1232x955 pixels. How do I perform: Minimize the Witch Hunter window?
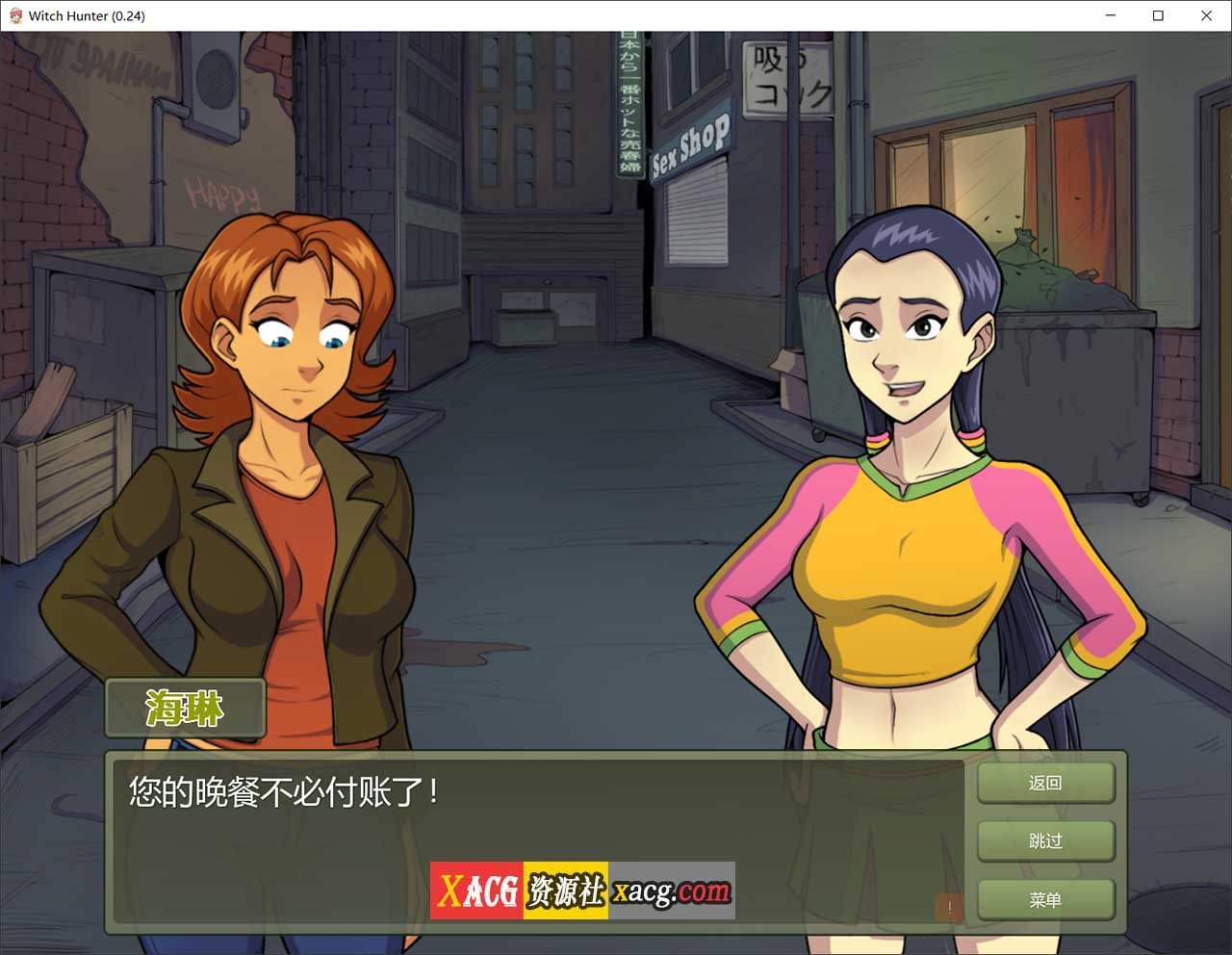(x=1109, y=15)
